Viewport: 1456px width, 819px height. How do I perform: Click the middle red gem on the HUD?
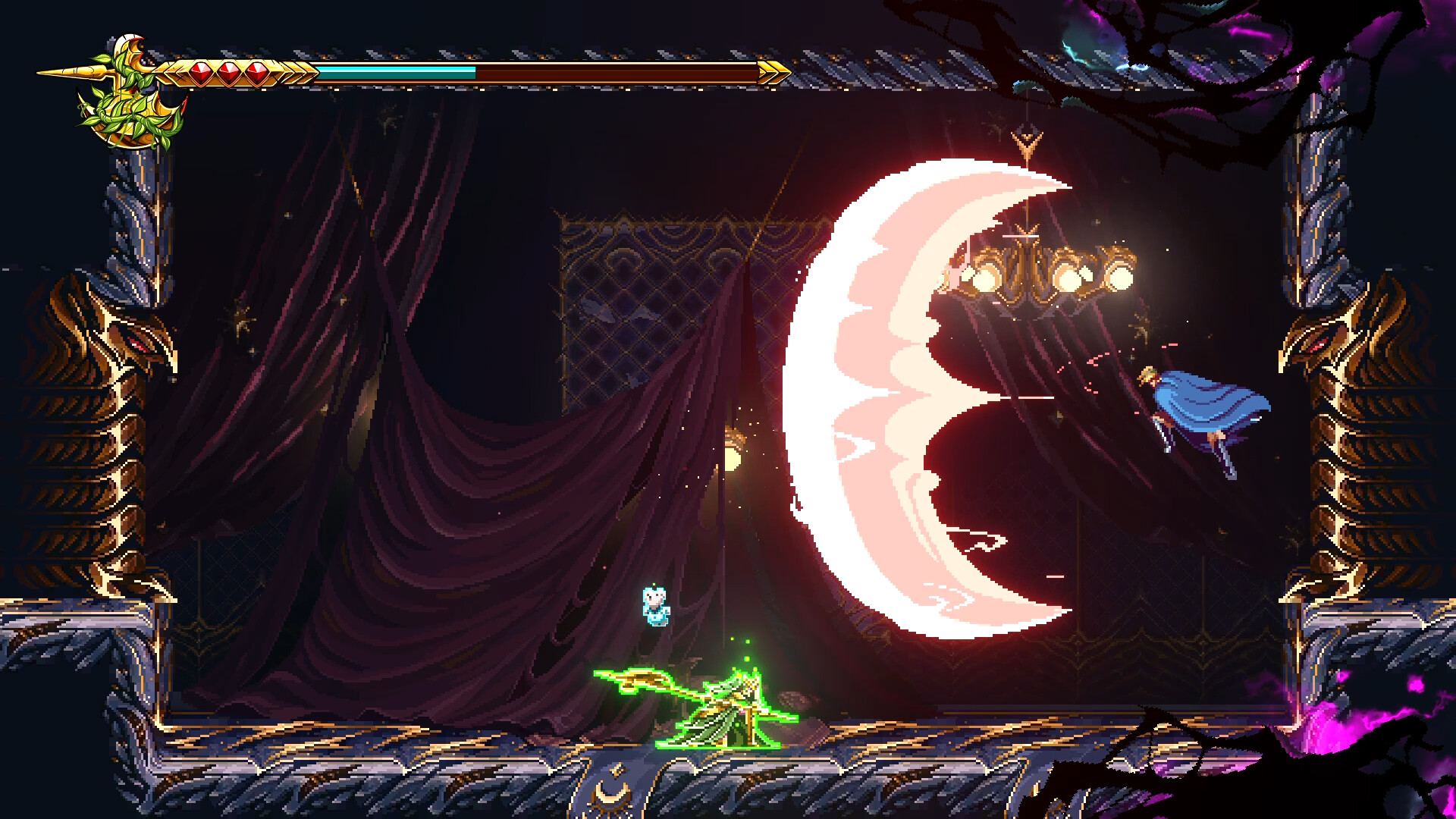(227, 71)
